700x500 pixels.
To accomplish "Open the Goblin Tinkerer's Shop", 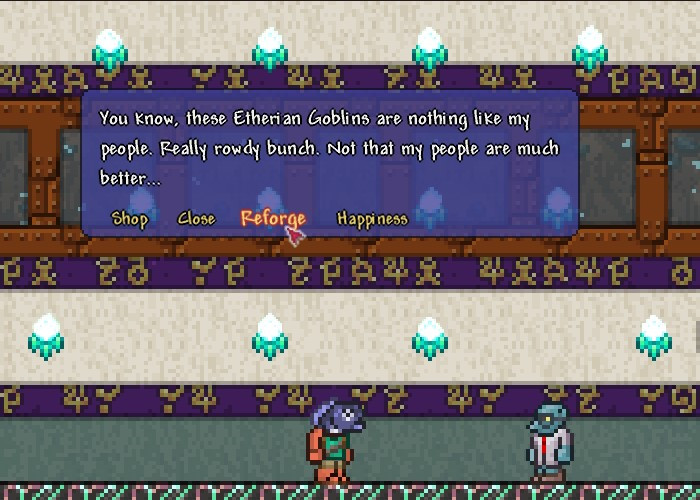I will [130, 219].
